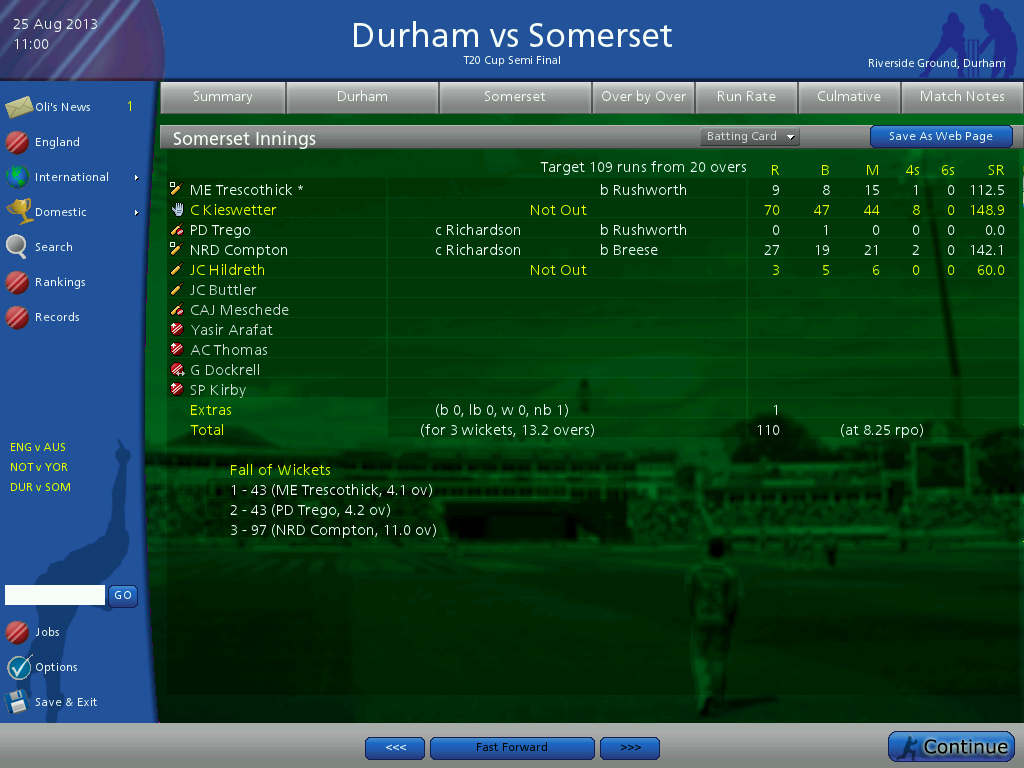Viewport: 1024px width, 768px height.
Task: Hit the Fast Forward button
Action: (x=511, y=748)
